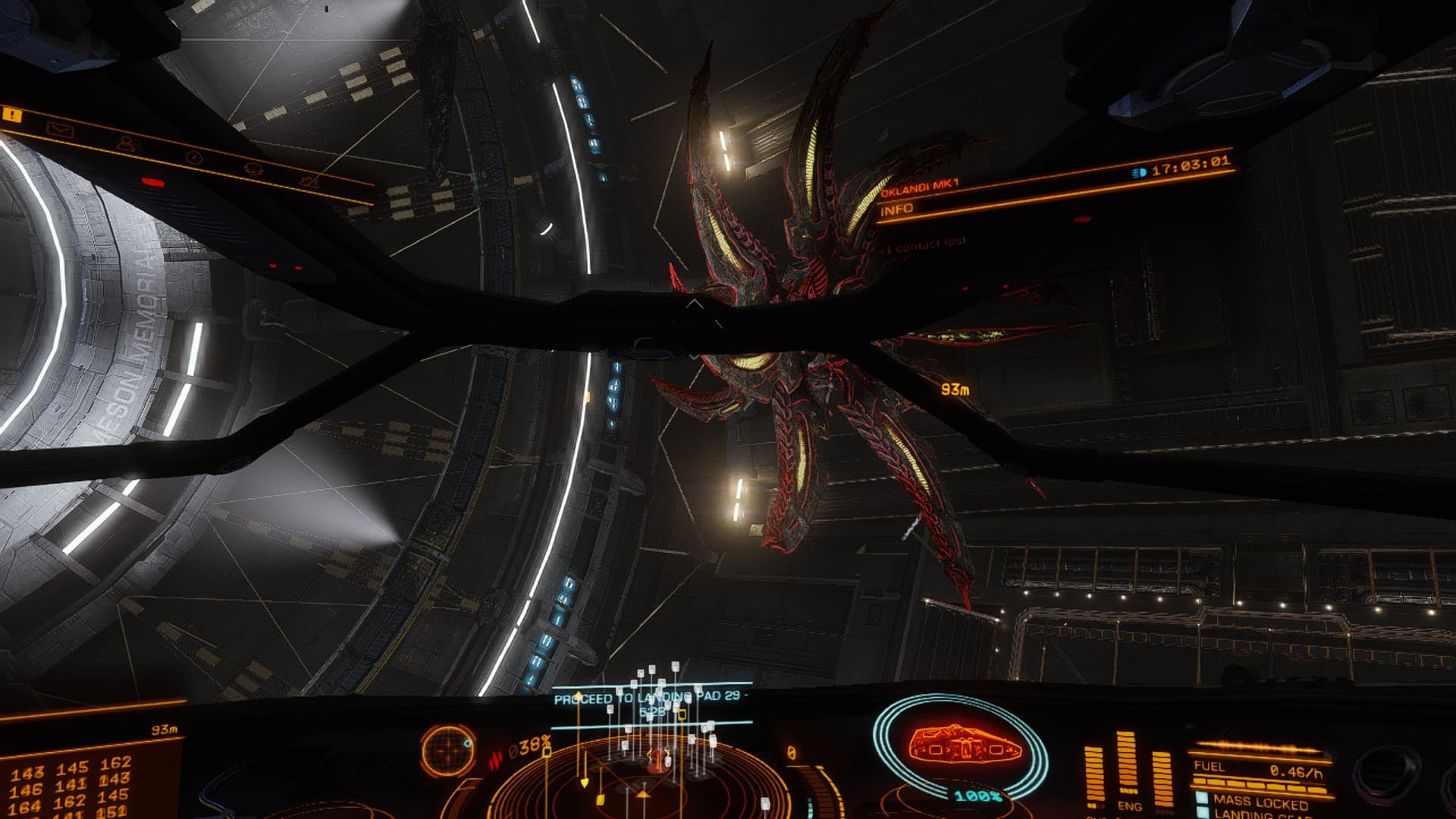
Task: Open the alert notification tab in comms panel
Action: pyautogui.click(x=13, y=115)
